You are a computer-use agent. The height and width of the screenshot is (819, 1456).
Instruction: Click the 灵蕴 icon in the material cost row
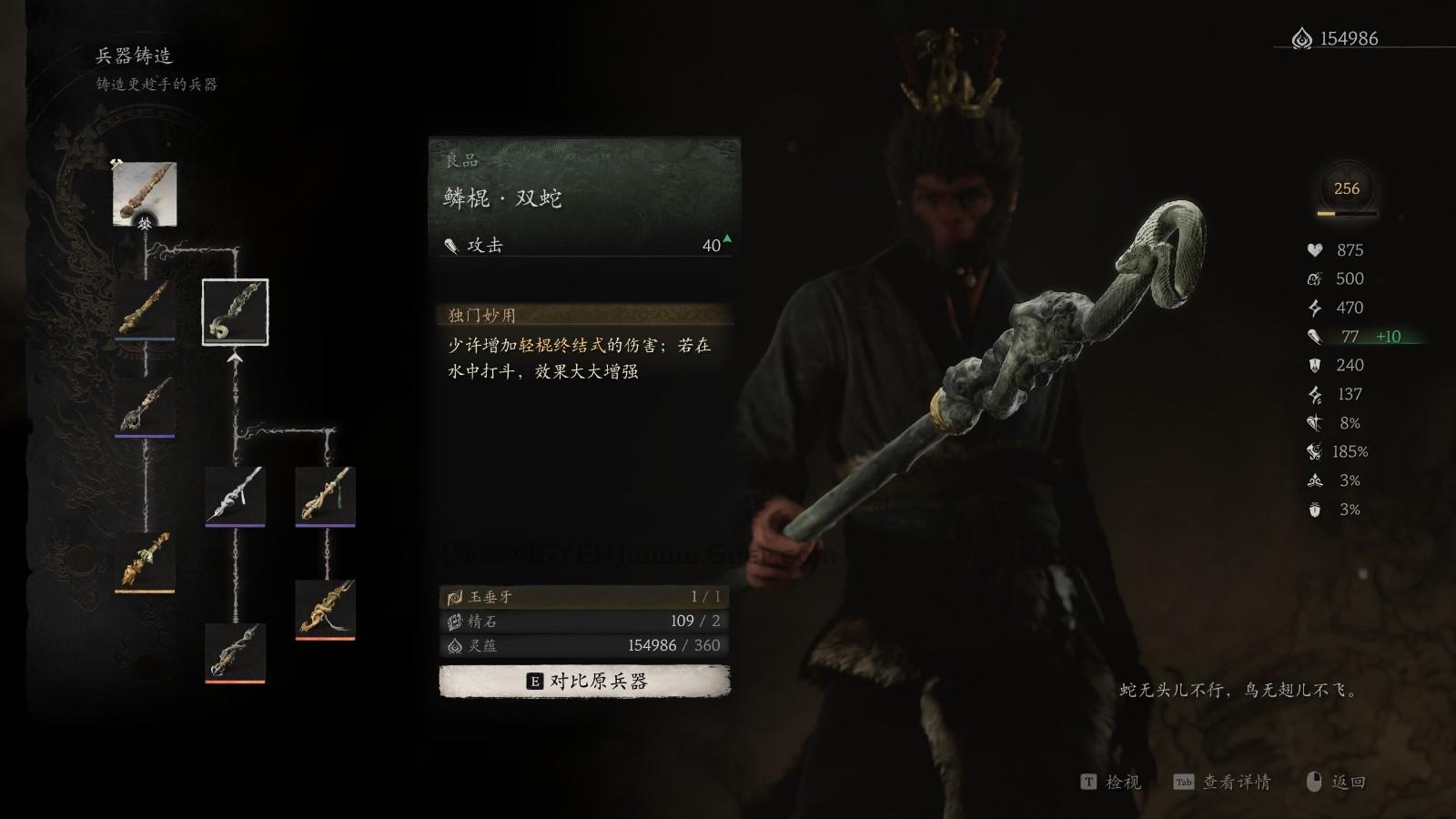pyautogui.click(x=454, y=648)
